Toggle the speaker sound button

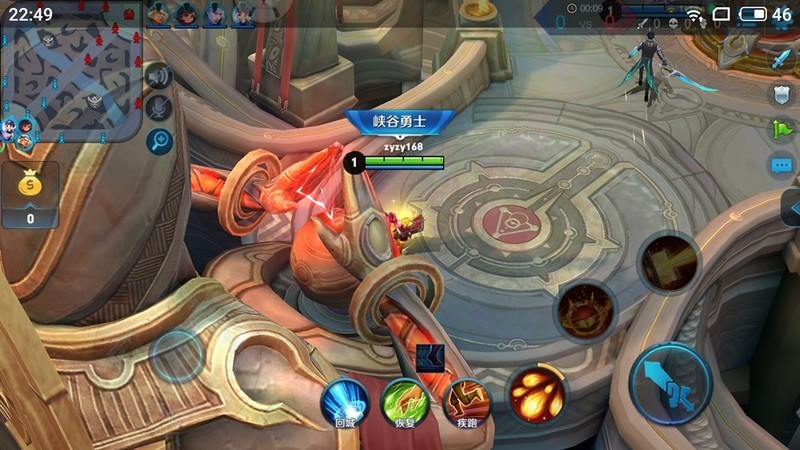(158, 75)
